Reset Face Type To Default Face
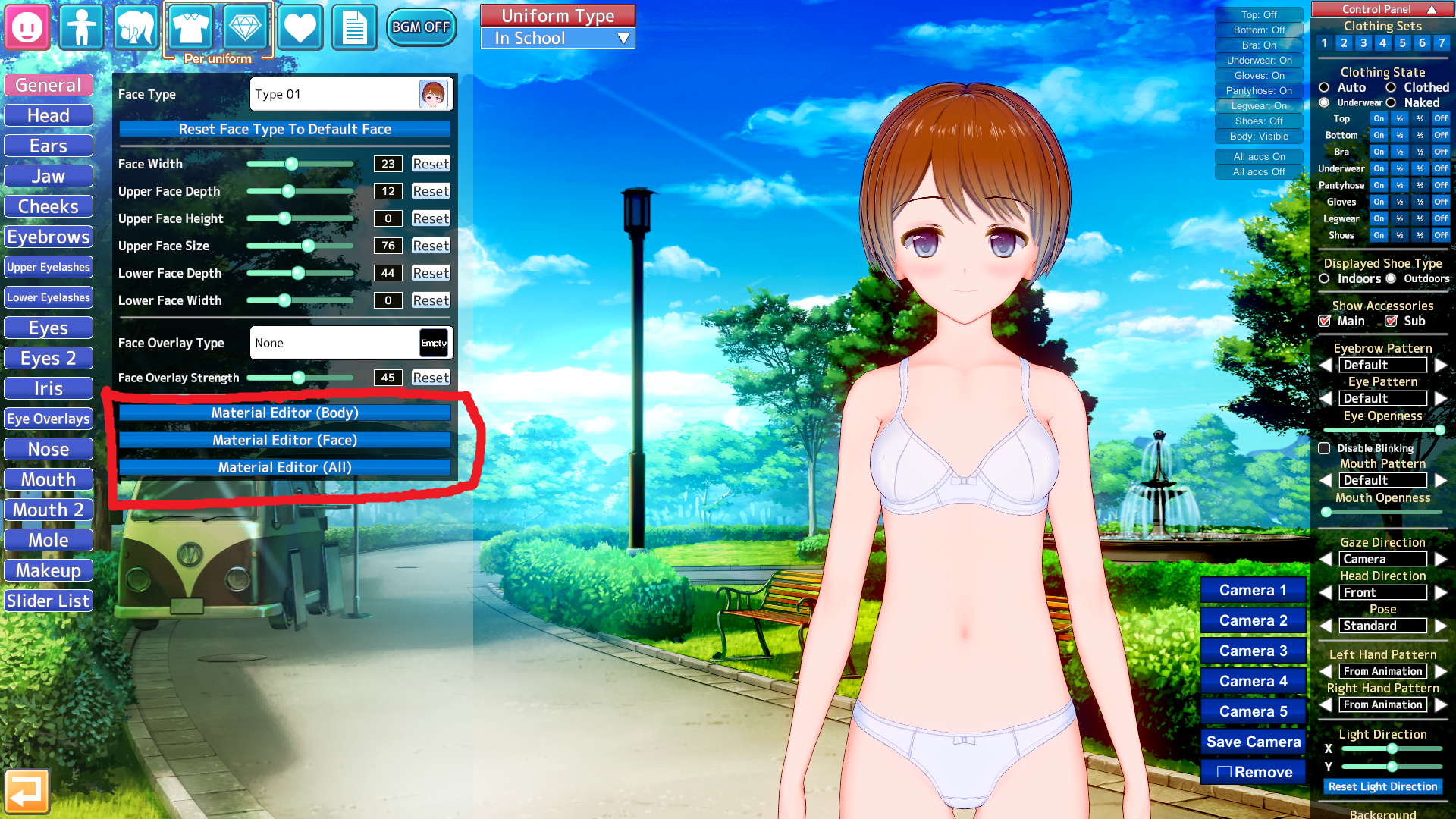Image resolution: width=1456 pixels, height=819 pixels. click(284, 130)
